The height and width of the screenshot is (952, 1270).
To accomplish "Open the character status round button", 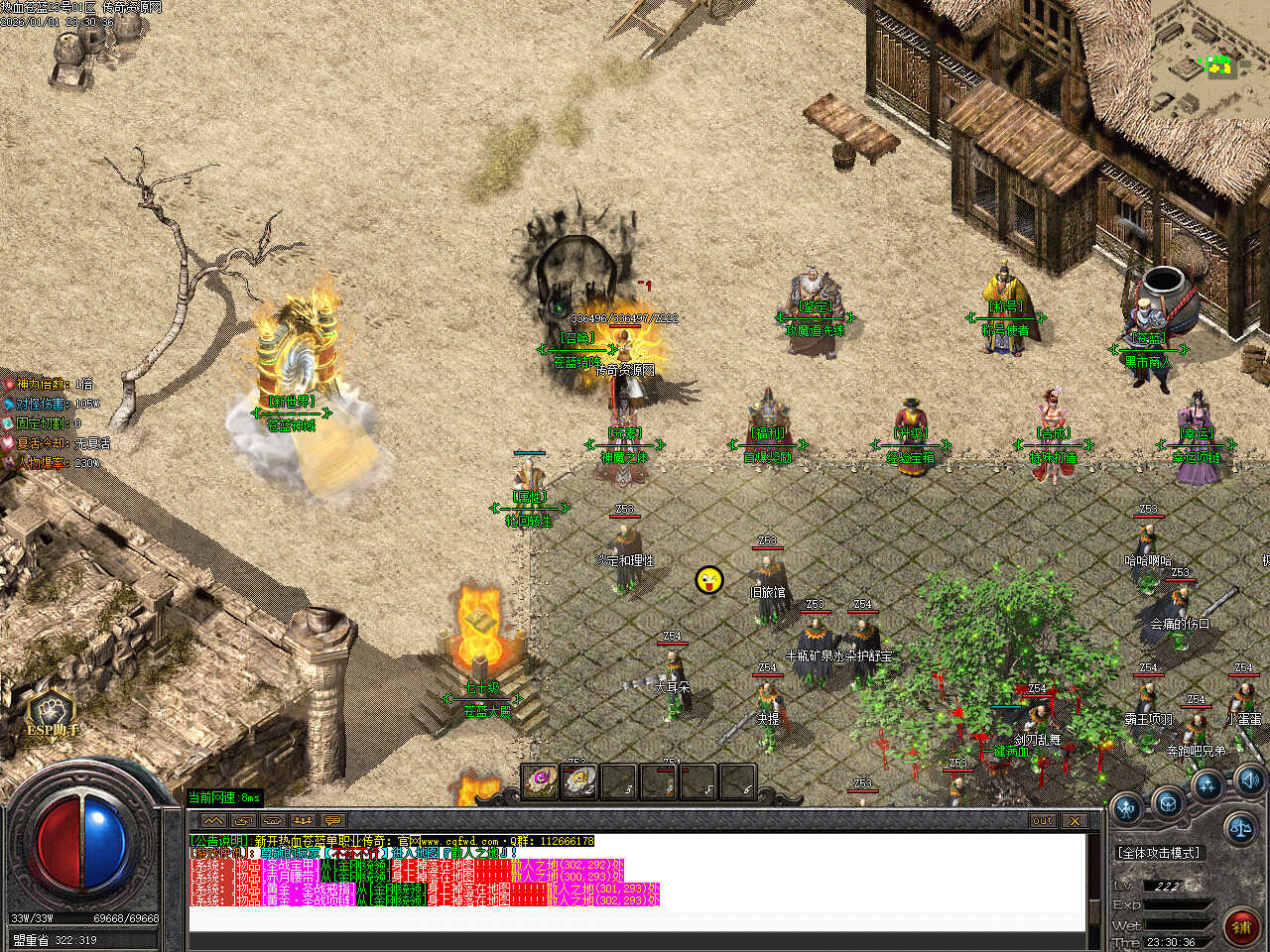I will click(1127, 807).
